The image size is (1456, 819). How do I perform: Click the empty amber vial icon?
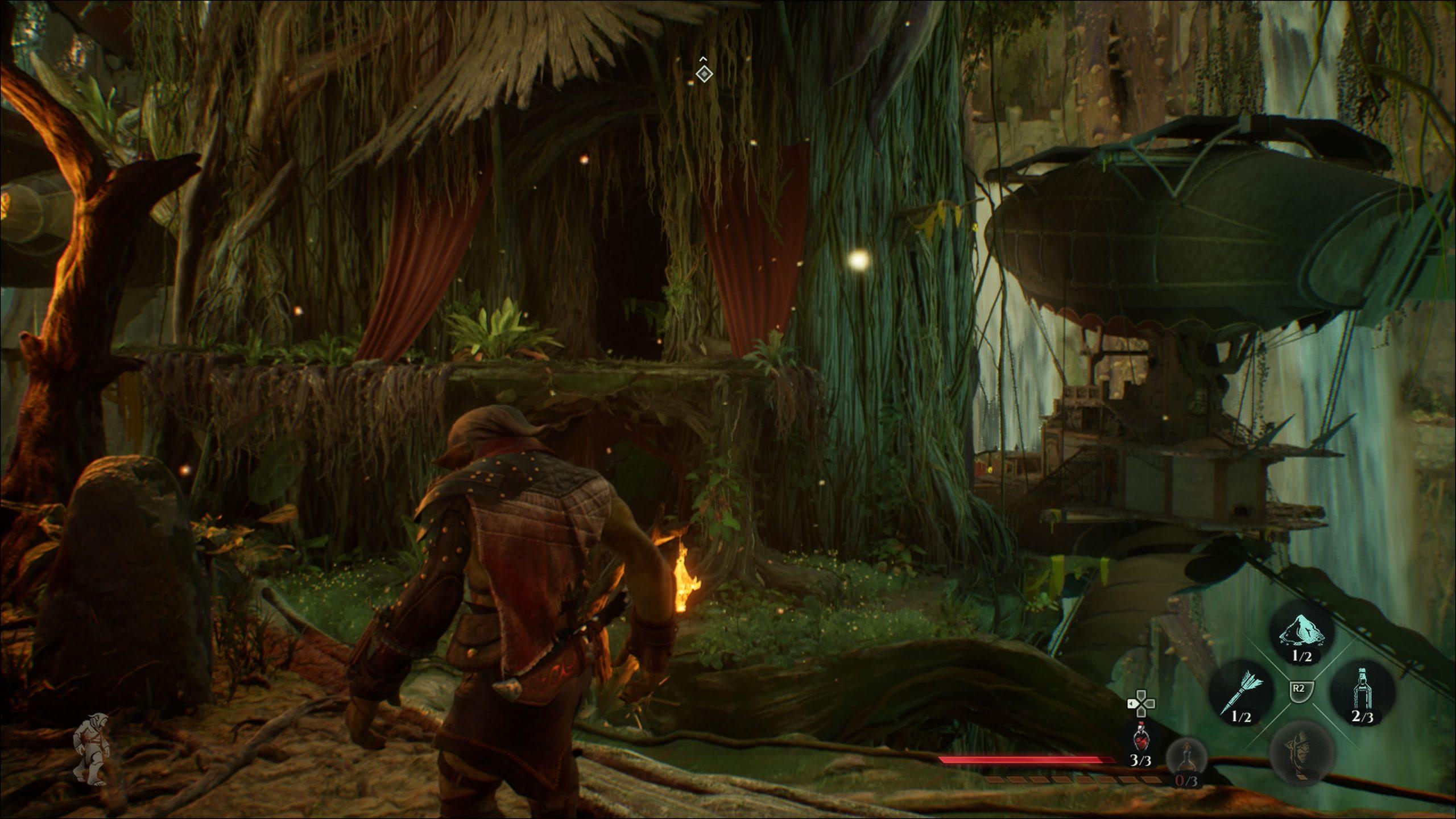point(1186,758)
